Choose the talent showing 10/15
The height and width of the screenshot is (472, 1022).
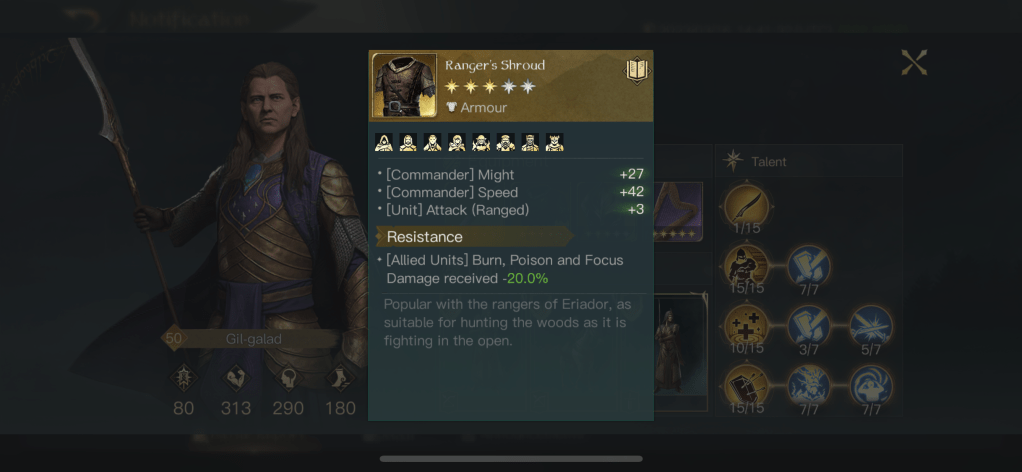coord(746,326)
